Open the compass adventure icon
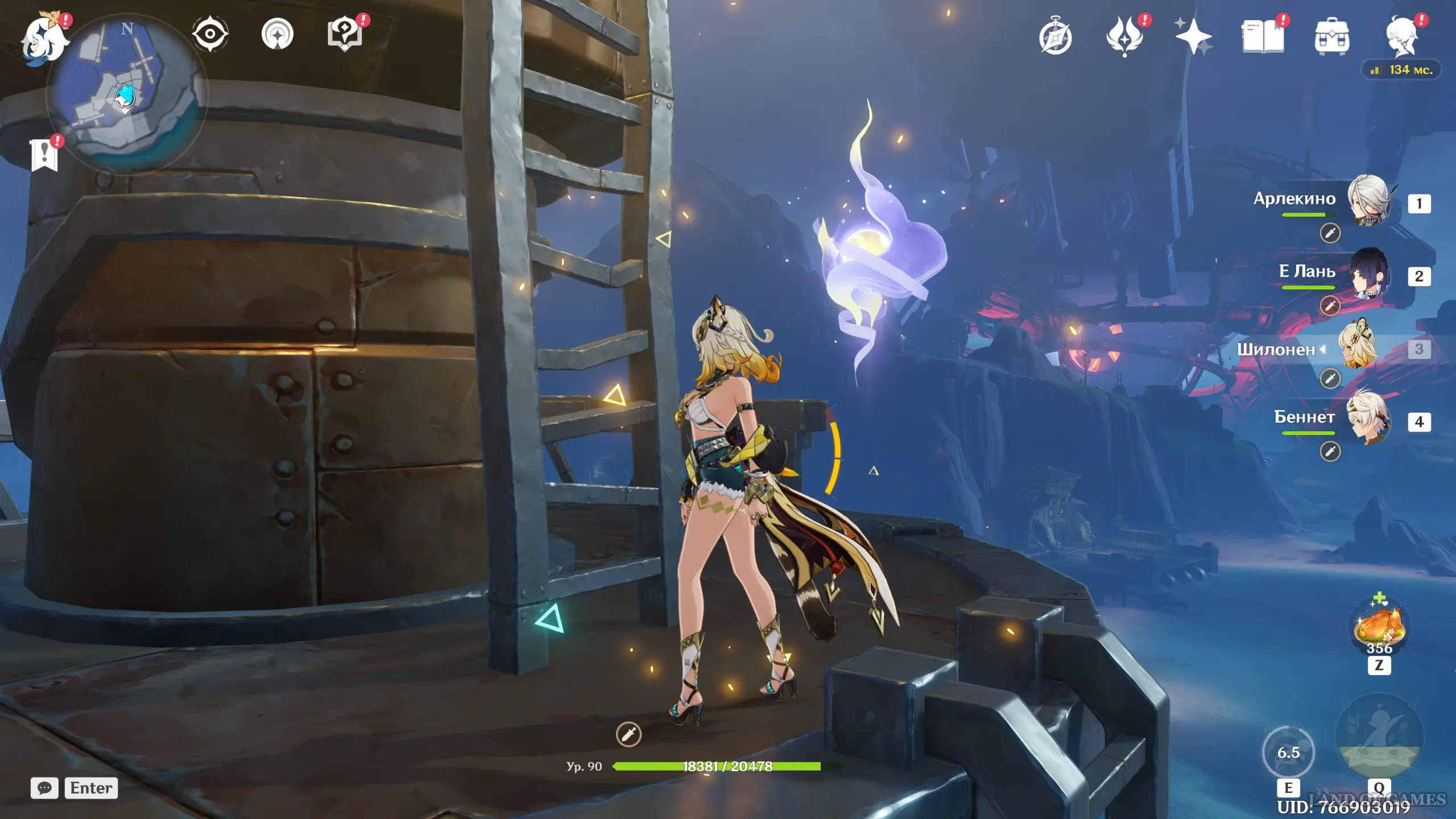Viewport: 1456px width, 819px height. coord(1055,38)
